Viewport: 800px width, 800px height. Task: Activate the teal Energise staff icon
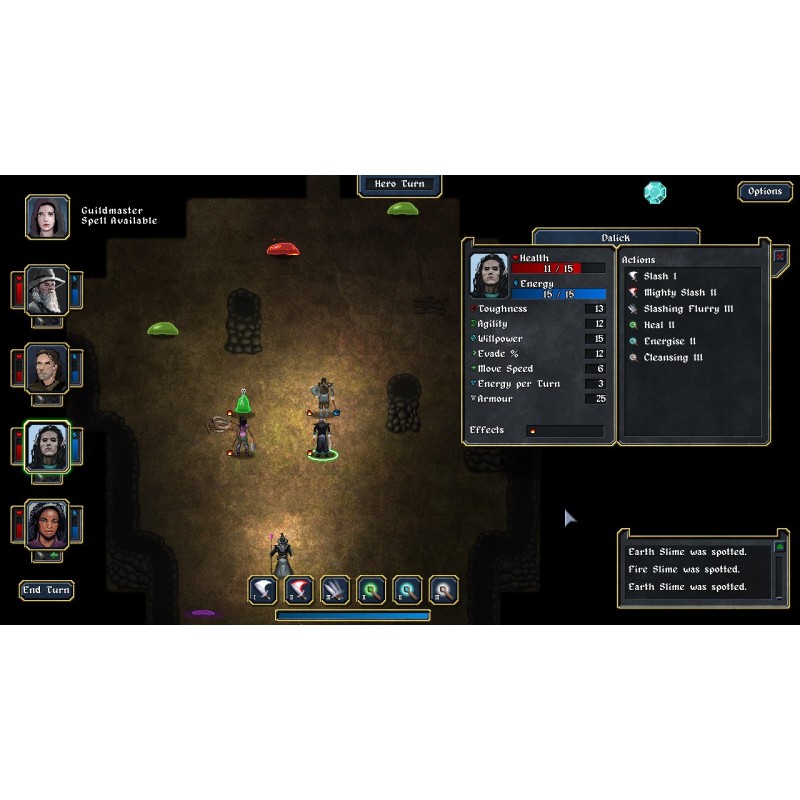(x=407, y=590)
